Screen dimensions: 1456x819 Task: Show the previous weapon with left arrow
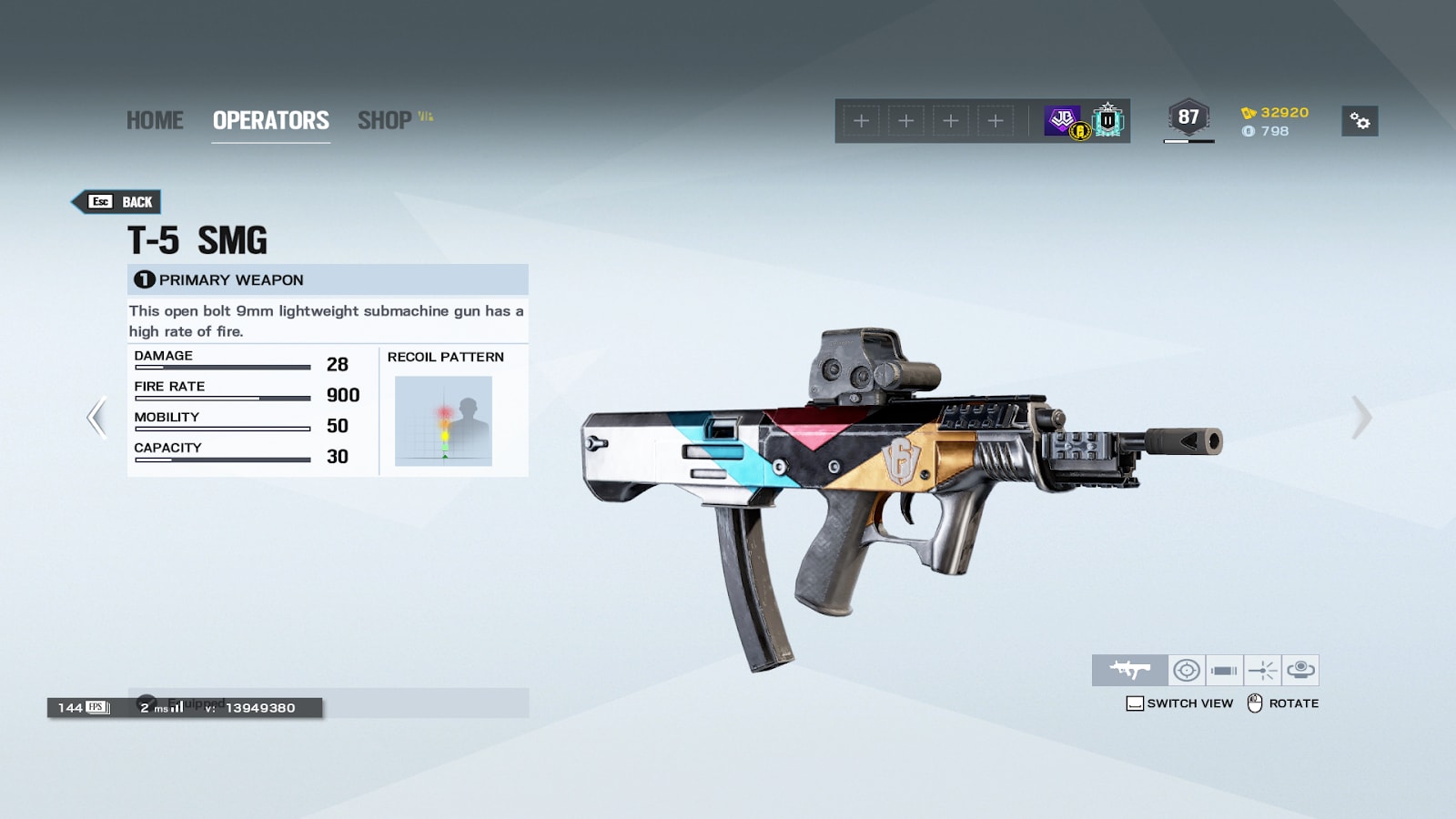coord(96,418)
